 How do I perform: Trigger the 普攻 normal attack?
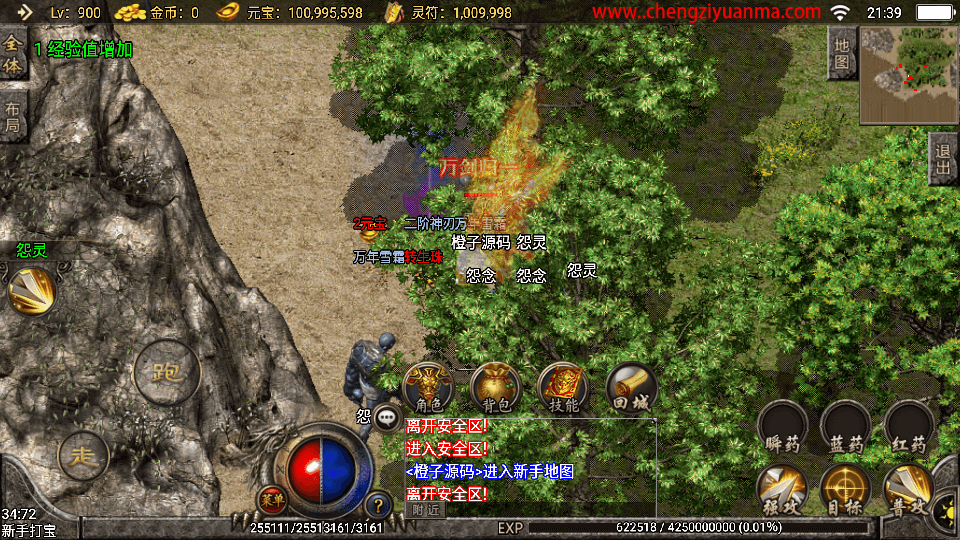910,489
